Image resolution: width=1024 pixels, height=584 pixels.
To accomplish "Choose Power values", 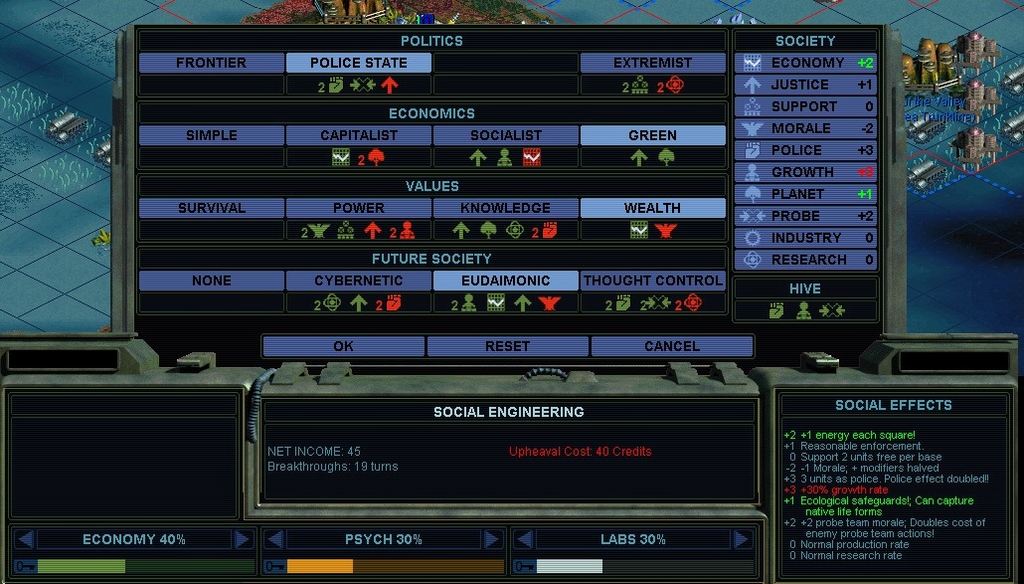I will click(359, 208).
